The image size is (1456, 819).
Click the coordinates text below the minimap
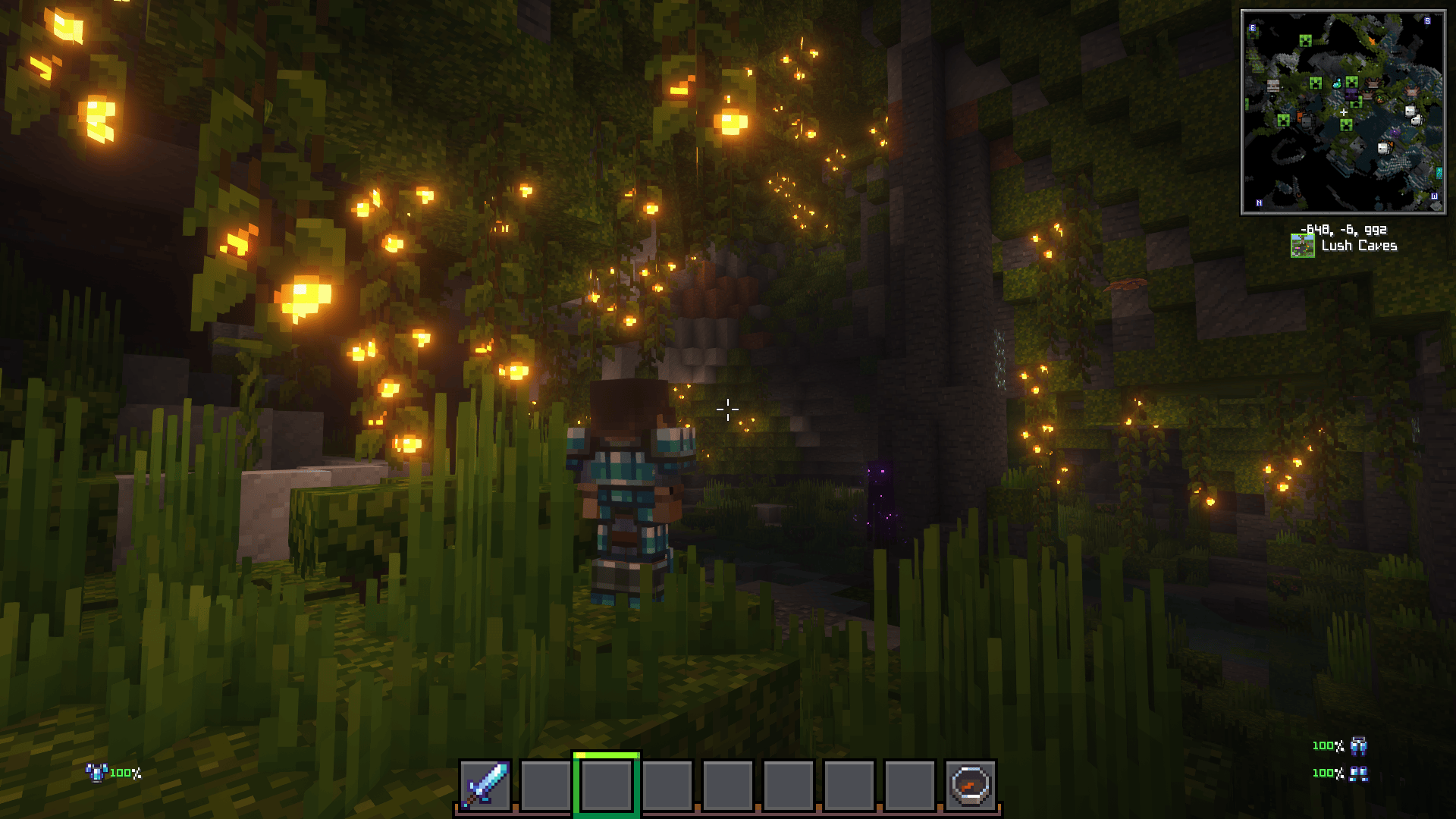tap(1345, 230)
